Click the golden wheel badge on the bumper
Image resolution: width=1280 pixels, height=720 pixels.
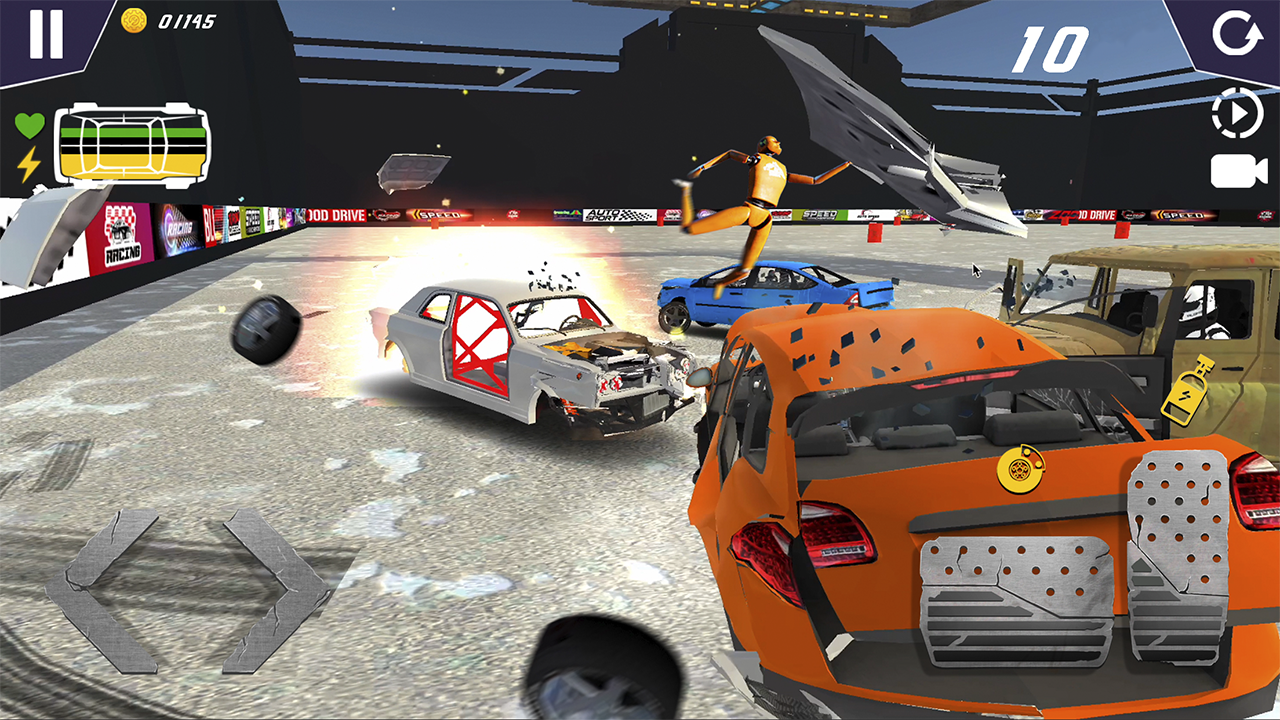pos(1019,469)
